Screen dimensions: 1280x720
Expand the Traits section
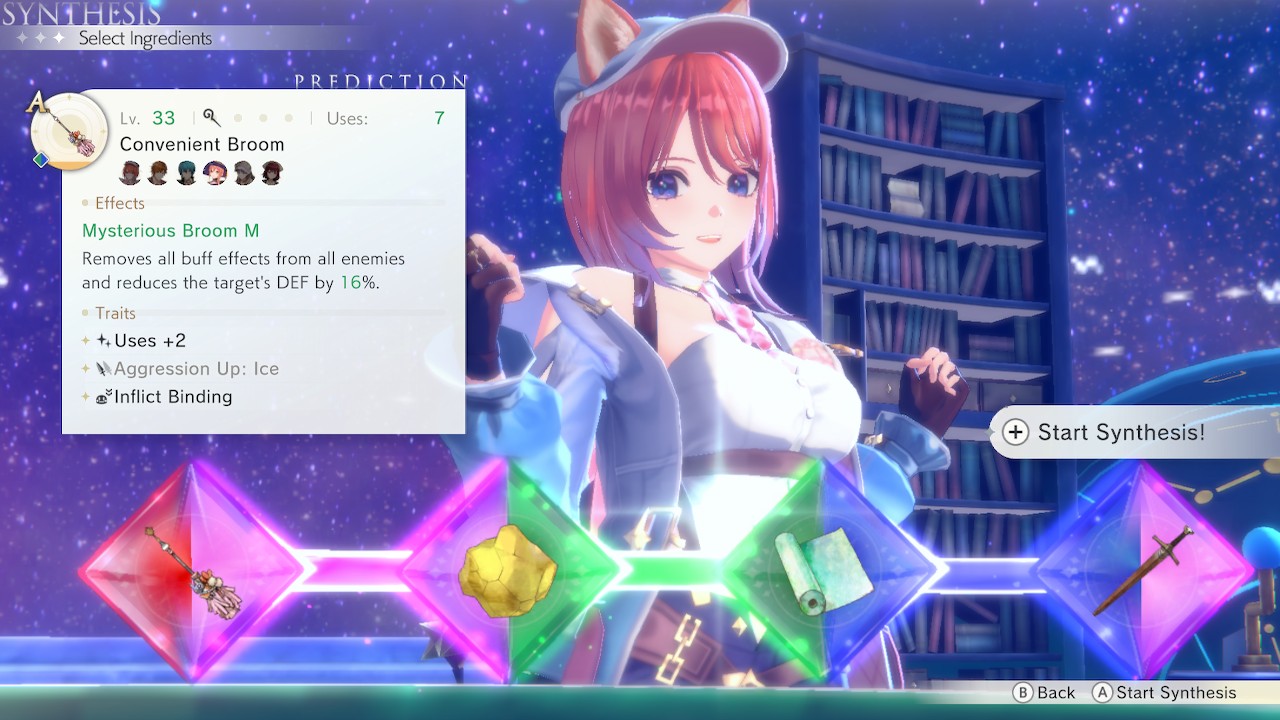pos(114,313)
